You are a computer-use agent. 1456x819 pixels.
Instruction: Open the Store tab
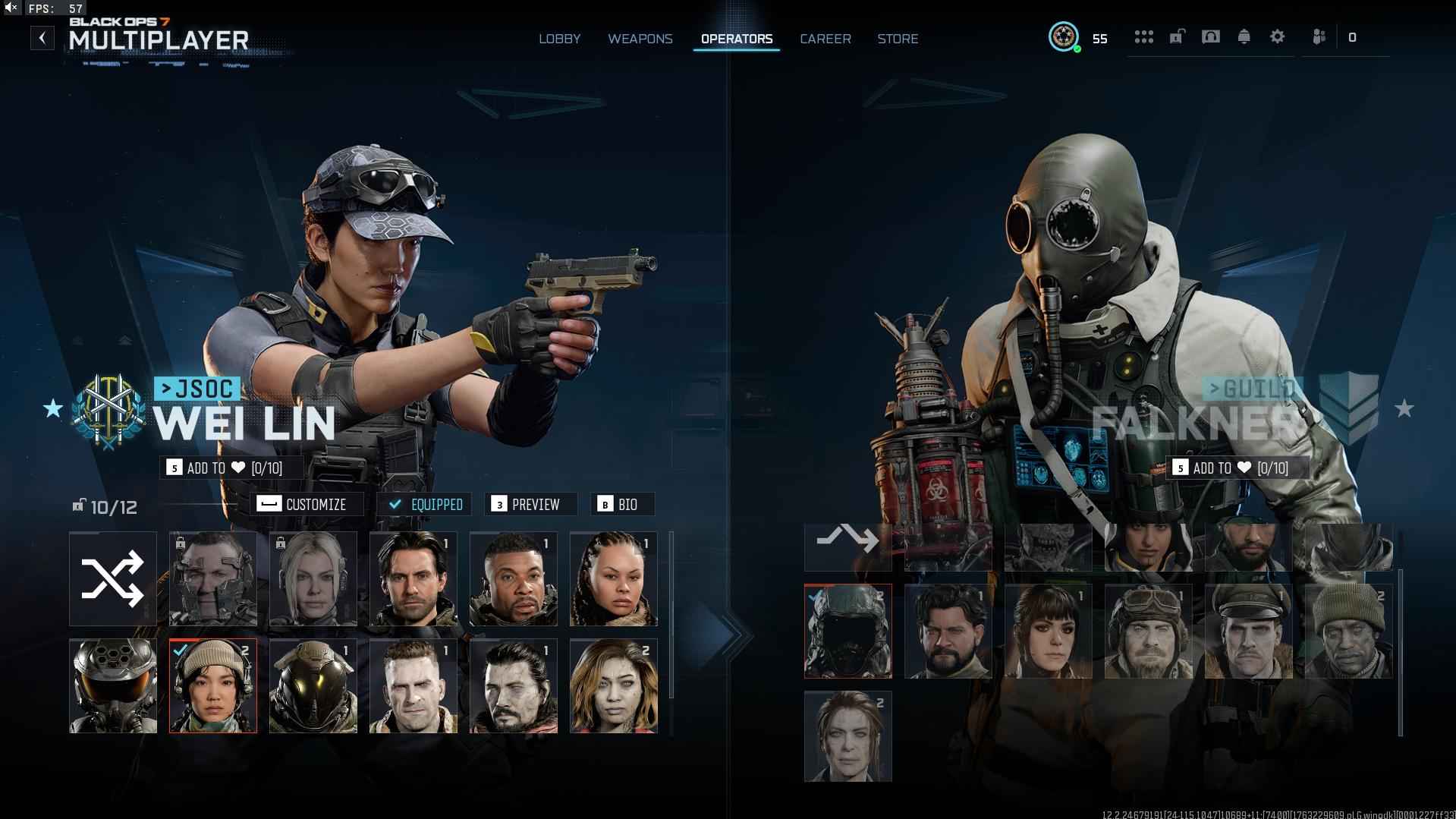click(x=898, y=39)
